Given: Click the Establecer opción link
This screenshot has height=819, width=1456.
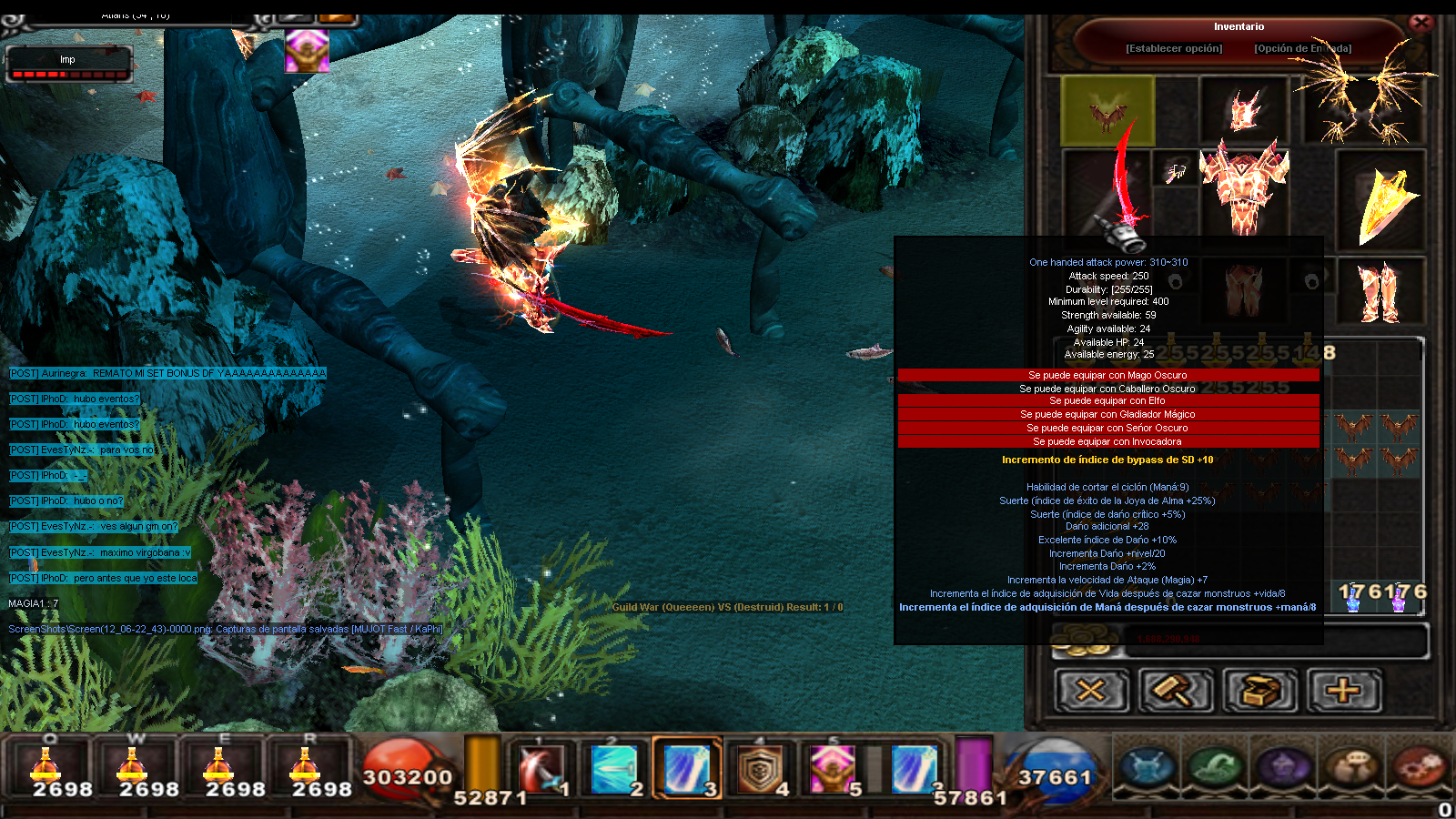Looking at the screenshot, I should pos(1174,48).
